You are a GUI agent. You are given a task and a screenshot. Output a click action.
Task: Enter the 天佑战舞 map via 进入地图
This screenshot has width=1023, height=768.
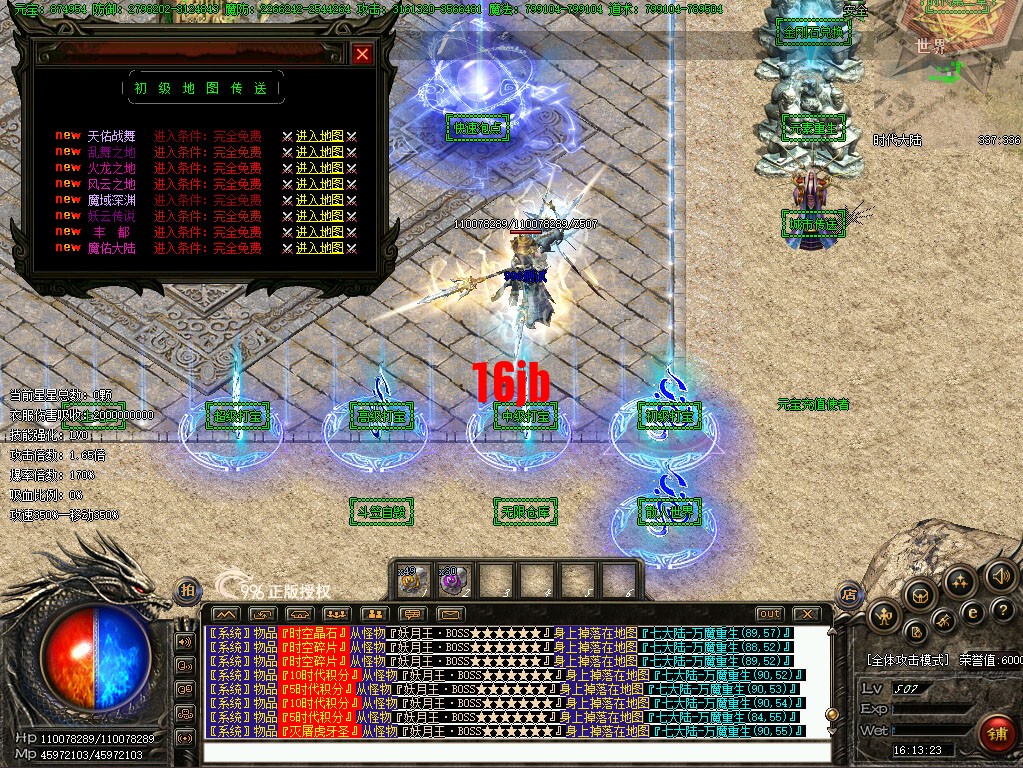(319, 136)
